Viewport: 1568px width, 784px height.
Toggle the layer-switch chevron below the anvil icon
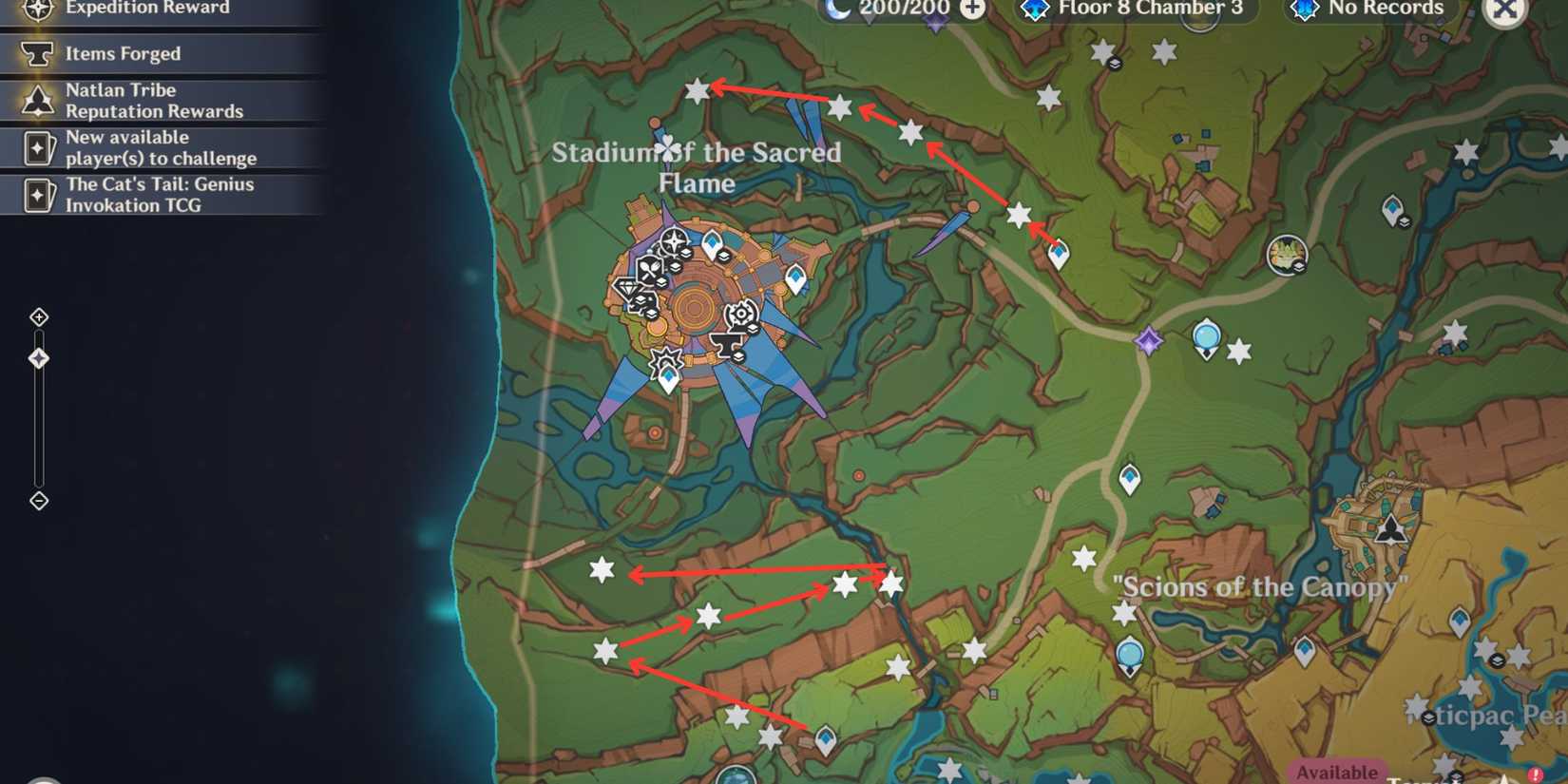(x=738, y=355)
